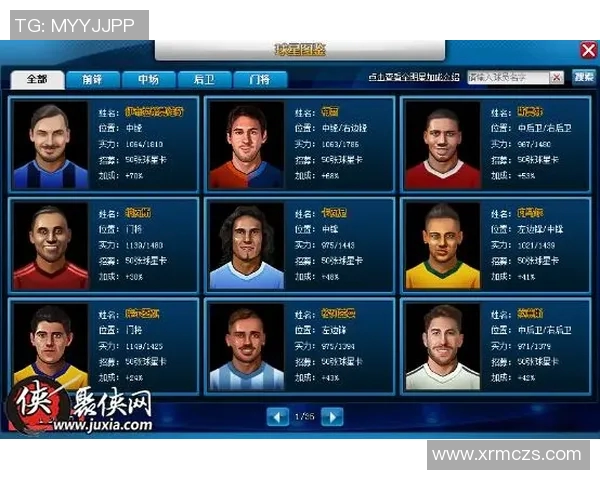Viewport: 600px width, 480px height.
Task: Go to the previous page of players
Action: [278, 416]
